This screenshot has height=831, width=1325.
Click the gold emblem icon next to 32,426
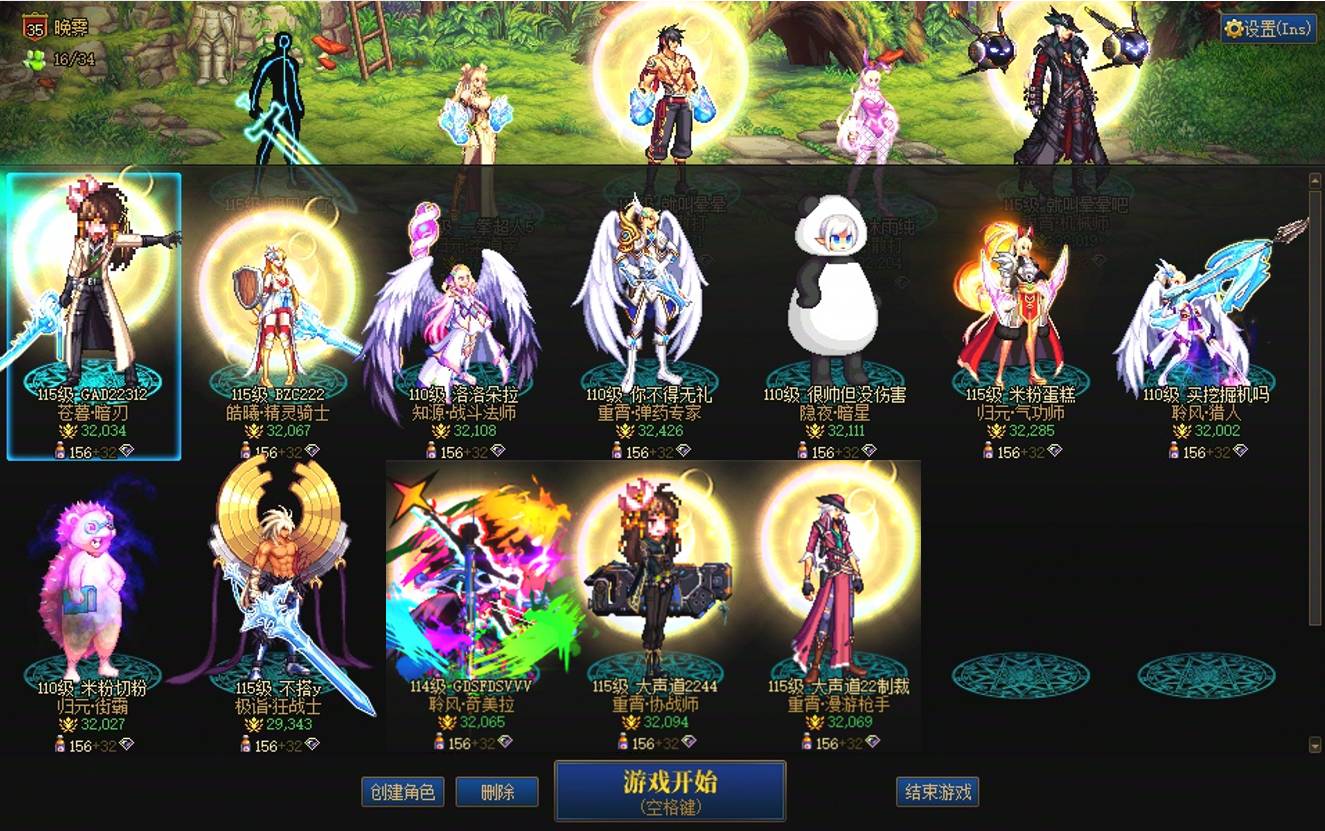[x=625, y=429]
